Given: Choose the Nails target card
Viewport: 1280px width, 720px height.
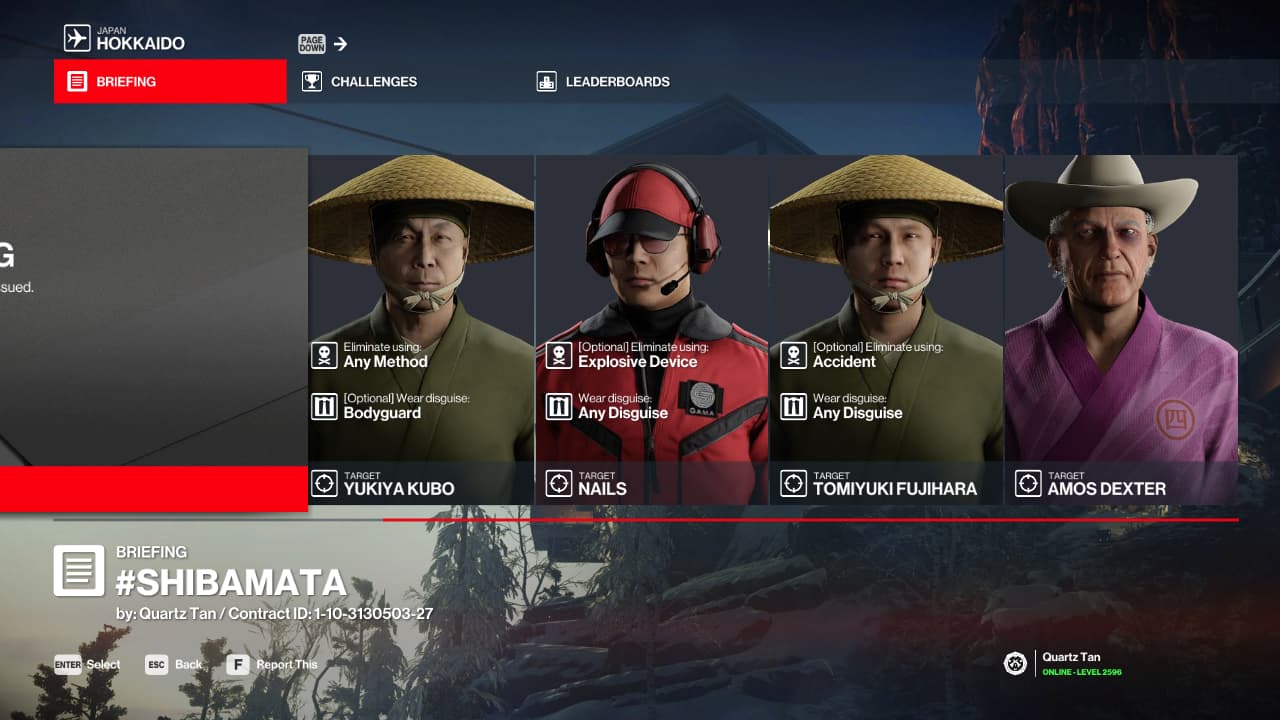Looking at the screenshot, I should click(652, 330).
